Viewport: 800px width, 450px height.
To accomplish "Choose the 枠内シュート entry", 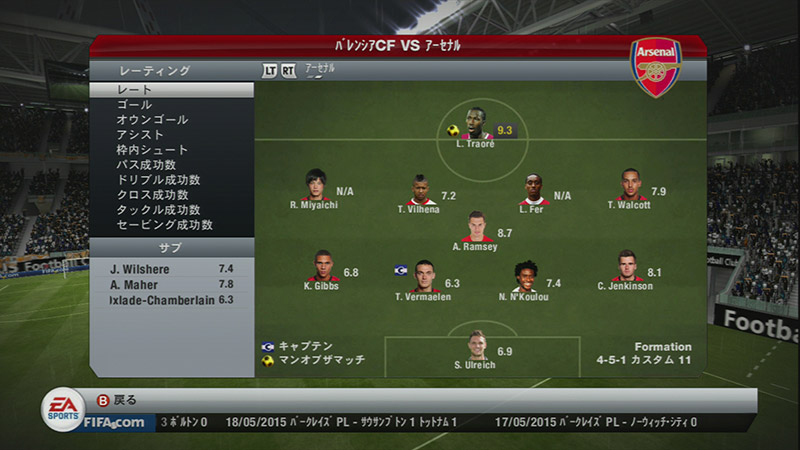I will (x=170, y=150).
